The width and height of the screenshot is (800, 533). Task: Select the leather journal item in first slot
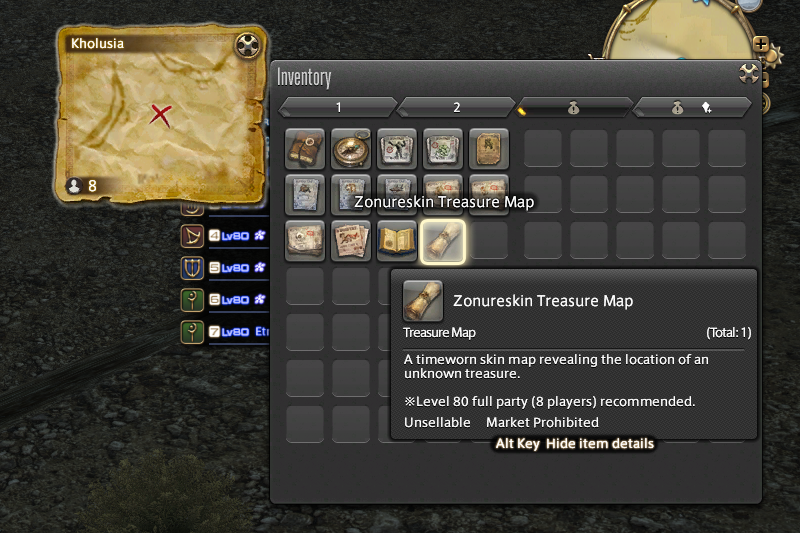[304, 149]
